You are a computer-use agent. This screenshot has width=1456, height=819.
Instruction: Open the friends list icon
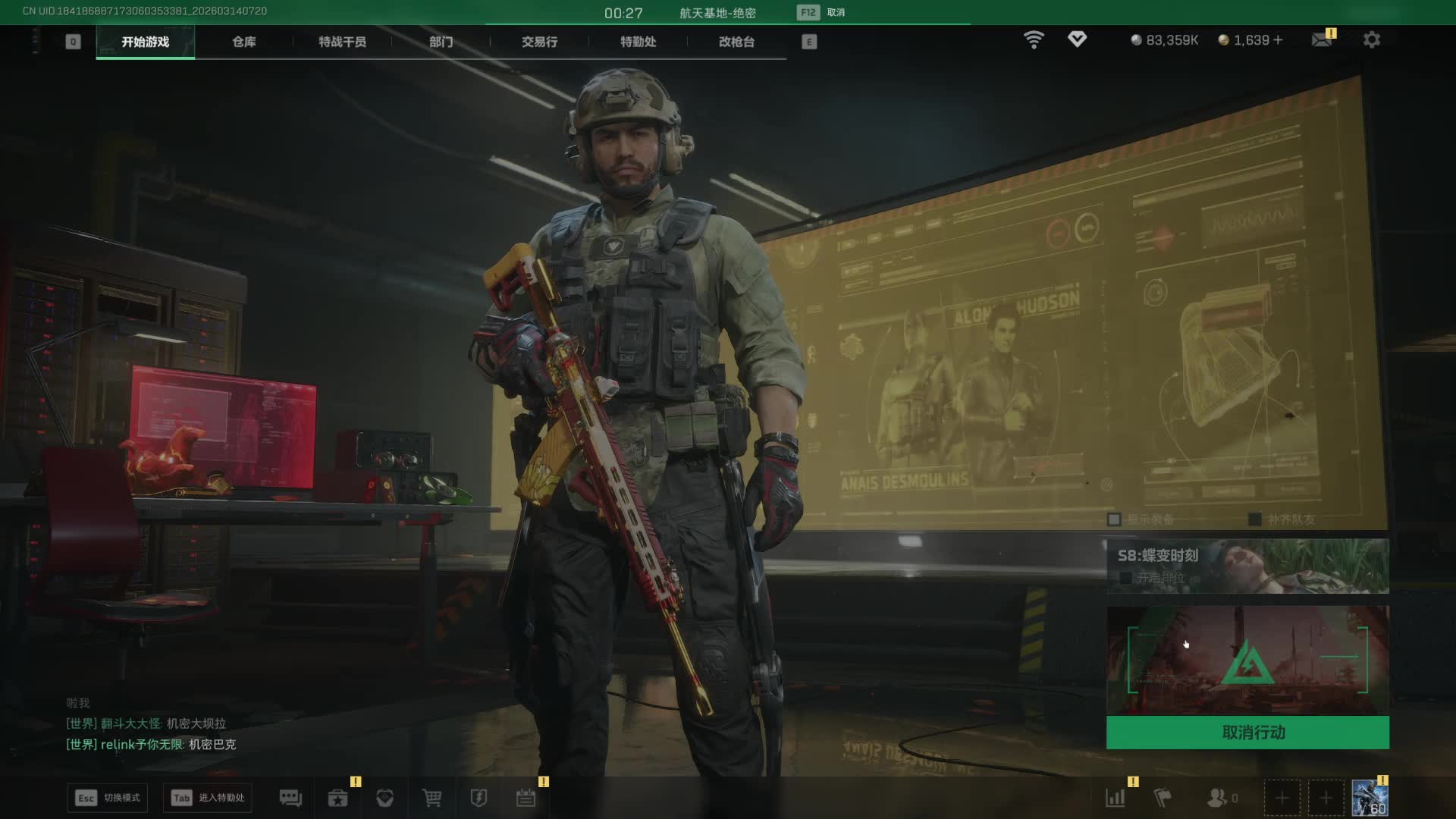1217,798
